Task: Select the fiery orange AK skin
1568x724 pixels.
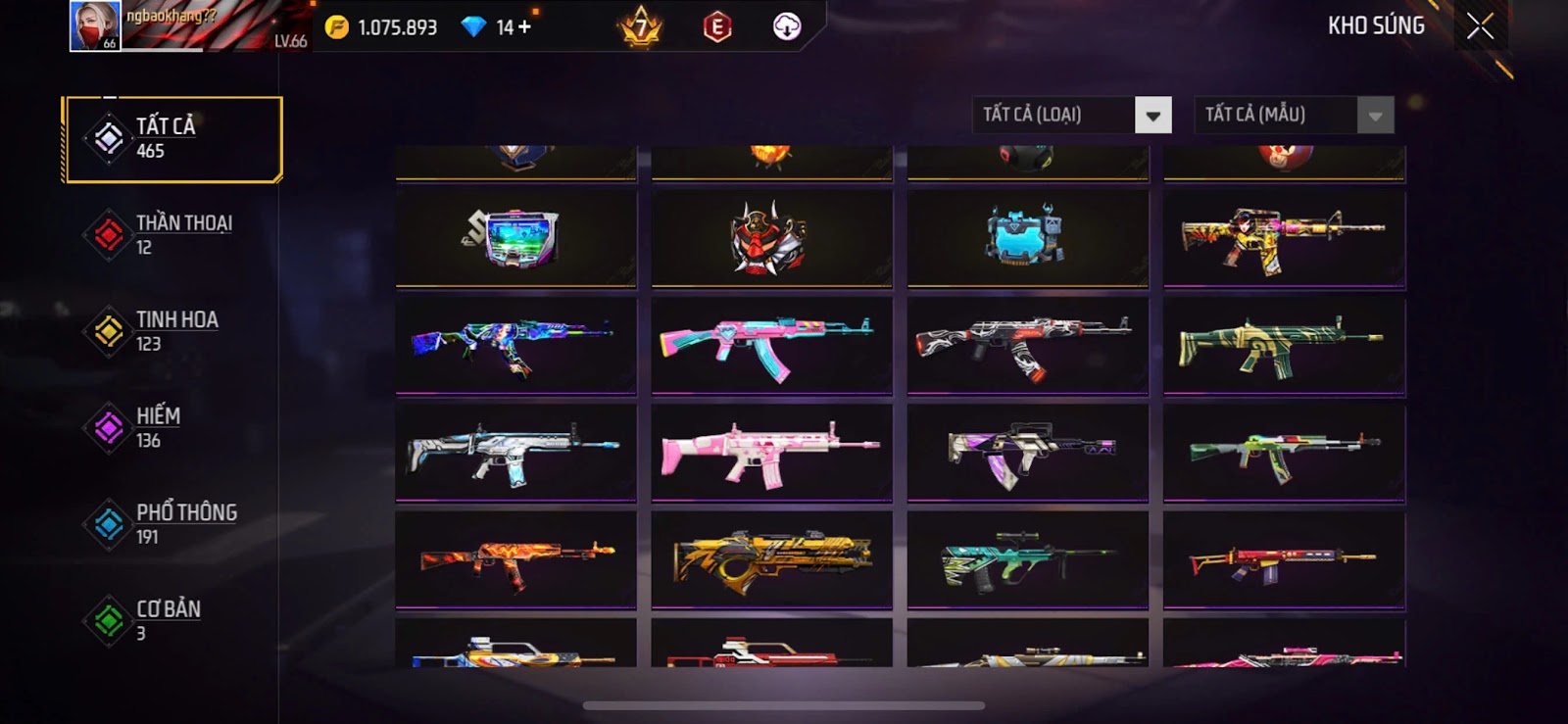Action: [515, 559]
